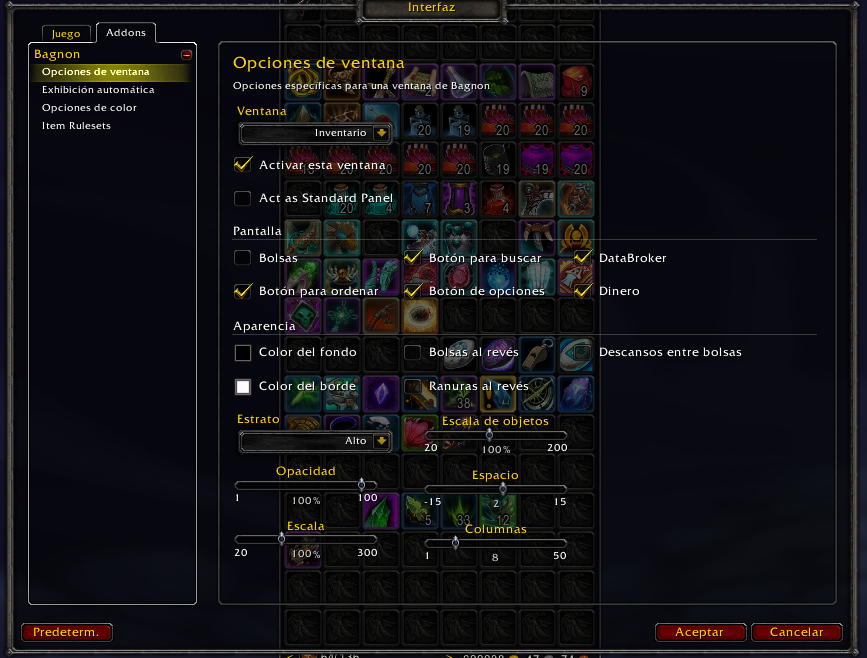867x658 pixels.
Task: Open Opciones de color section
Action: (x=89, y=108)
